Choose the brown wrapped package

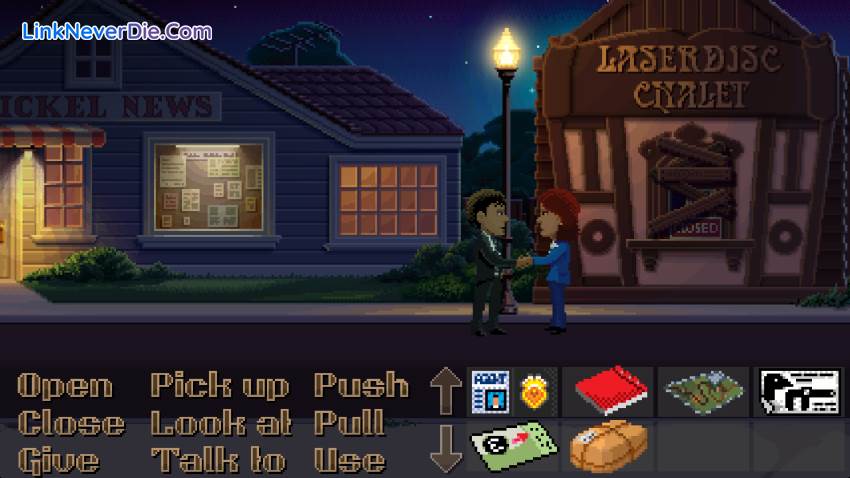[x=608, y=446]
